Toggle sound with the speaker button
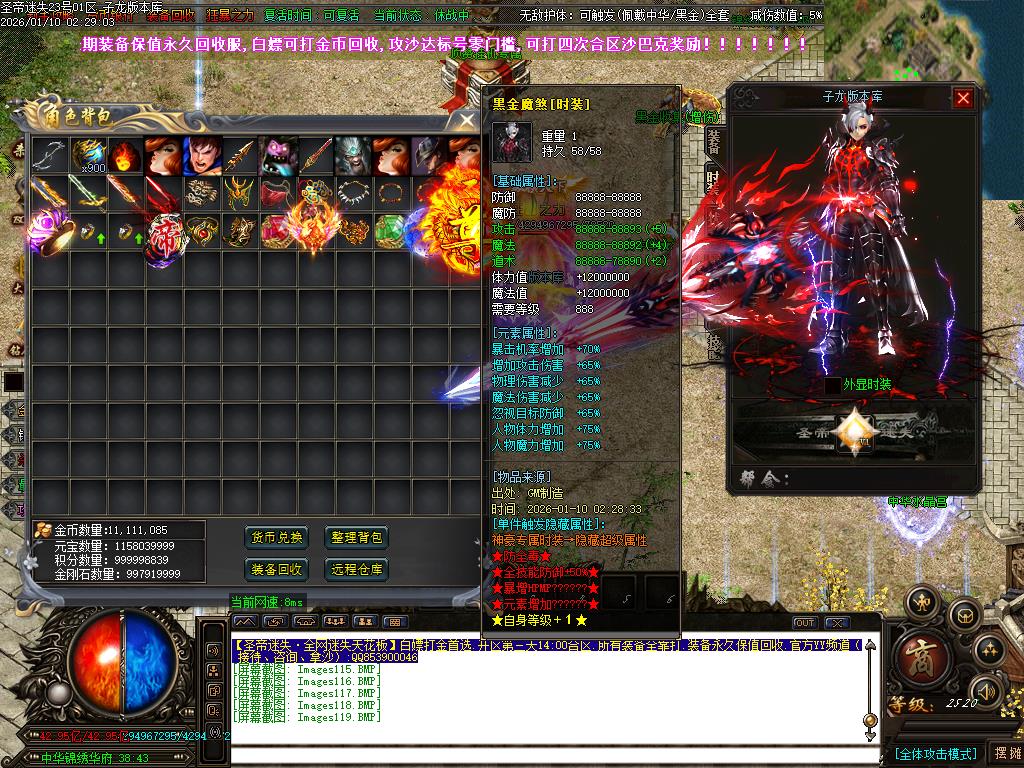The height and width of the screenshot is (768, 1024). 986,690
